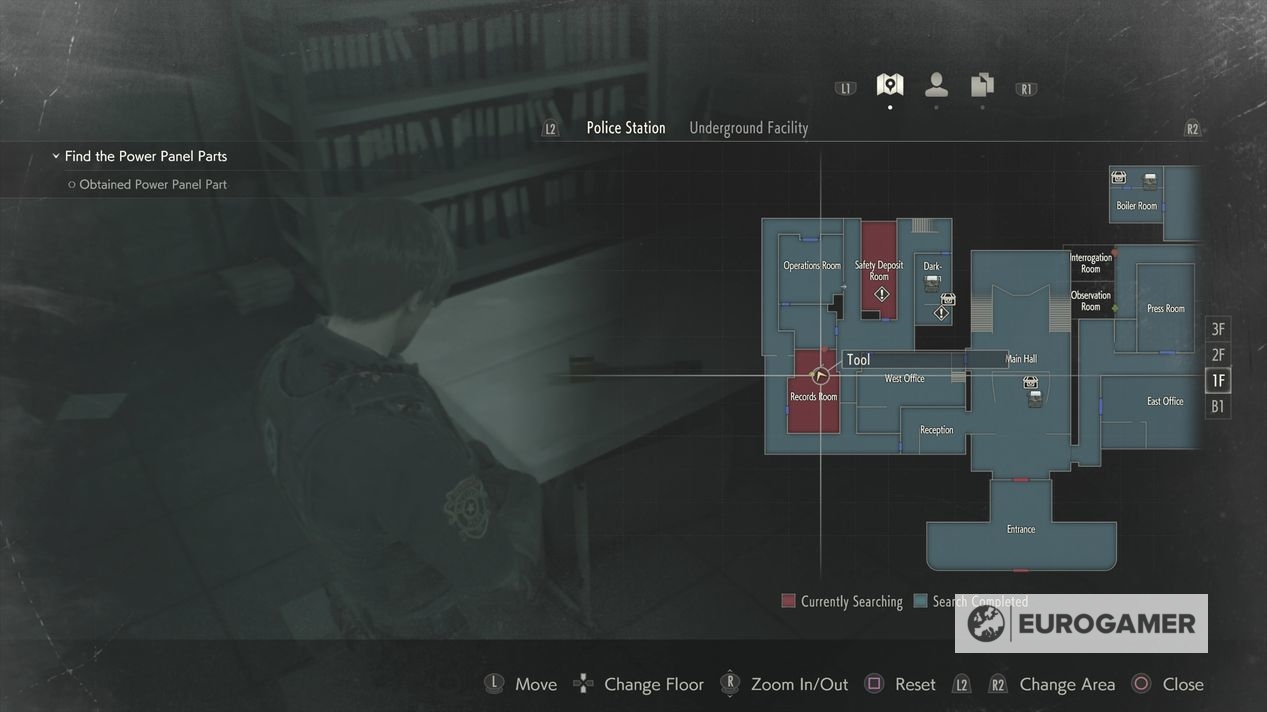Screen dimensions: 1267x712
Task: Click the Tool marker label
Action: [858, 360]
